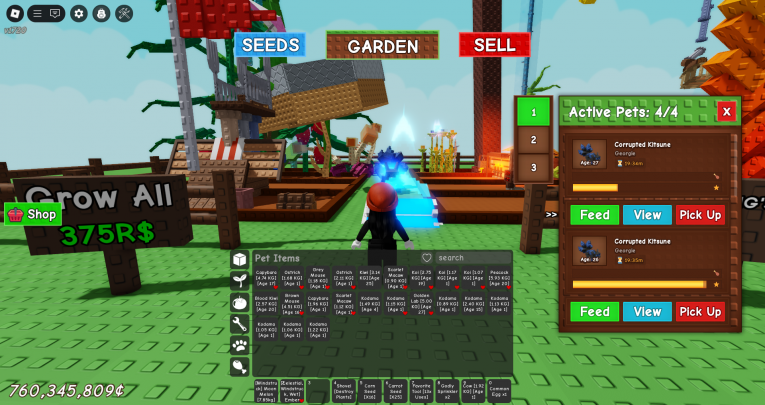Image resolution: width=765 pixels, height=405 pixels.
Task: View the Age 26 Corrupted Kitsune
Action: pos(647,311)
